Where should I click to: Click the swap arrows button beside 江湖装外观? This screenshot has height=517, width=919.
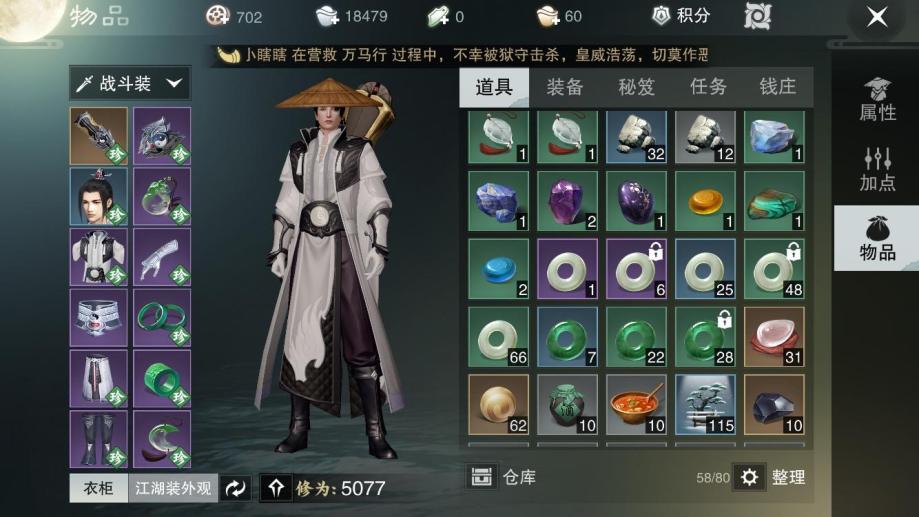pyautogui.click(x=236, y=488)
